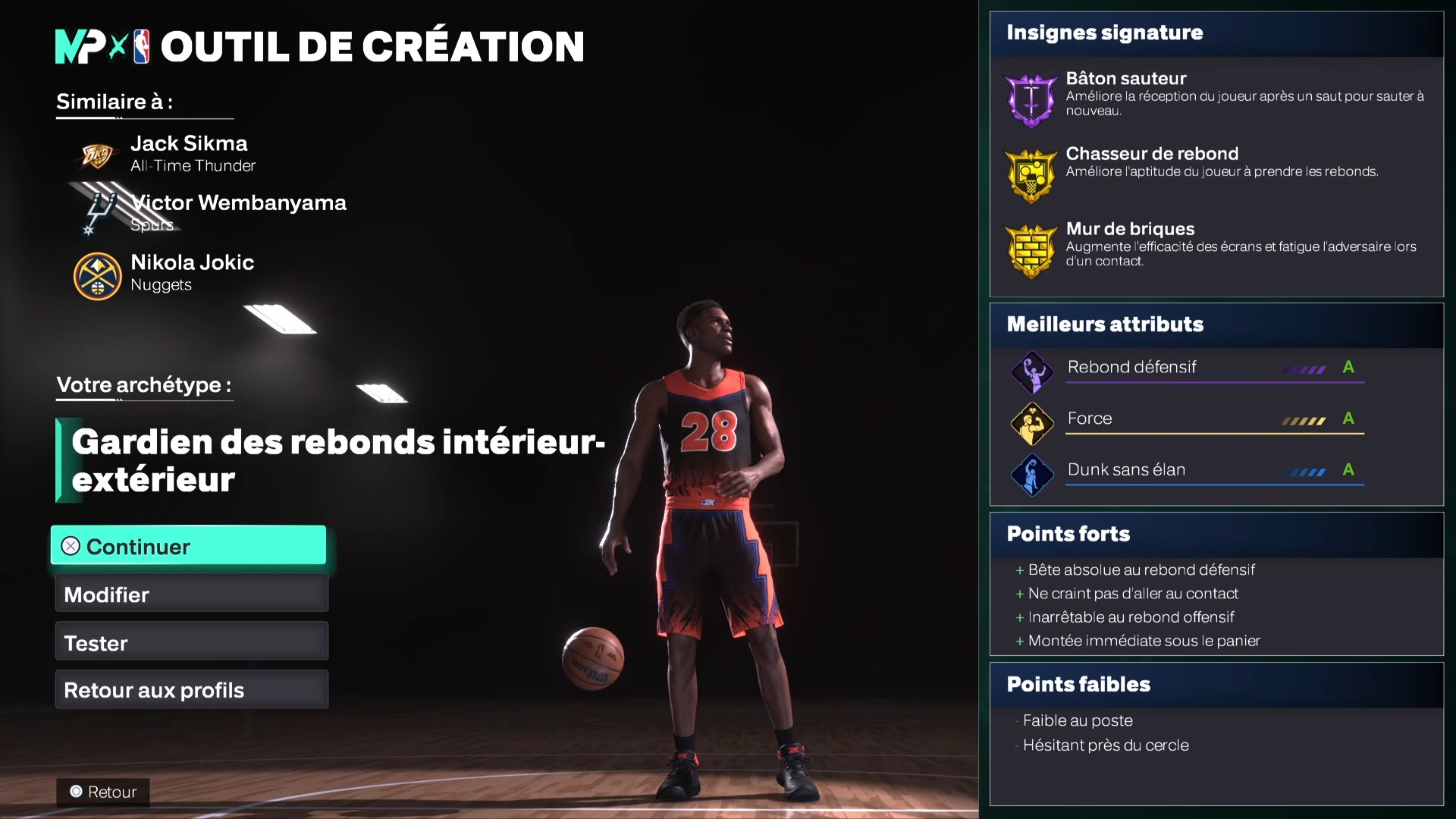Click the Victor Wembanyama name entry
This screenshot has height=819, width=1456.
[238, 202]
